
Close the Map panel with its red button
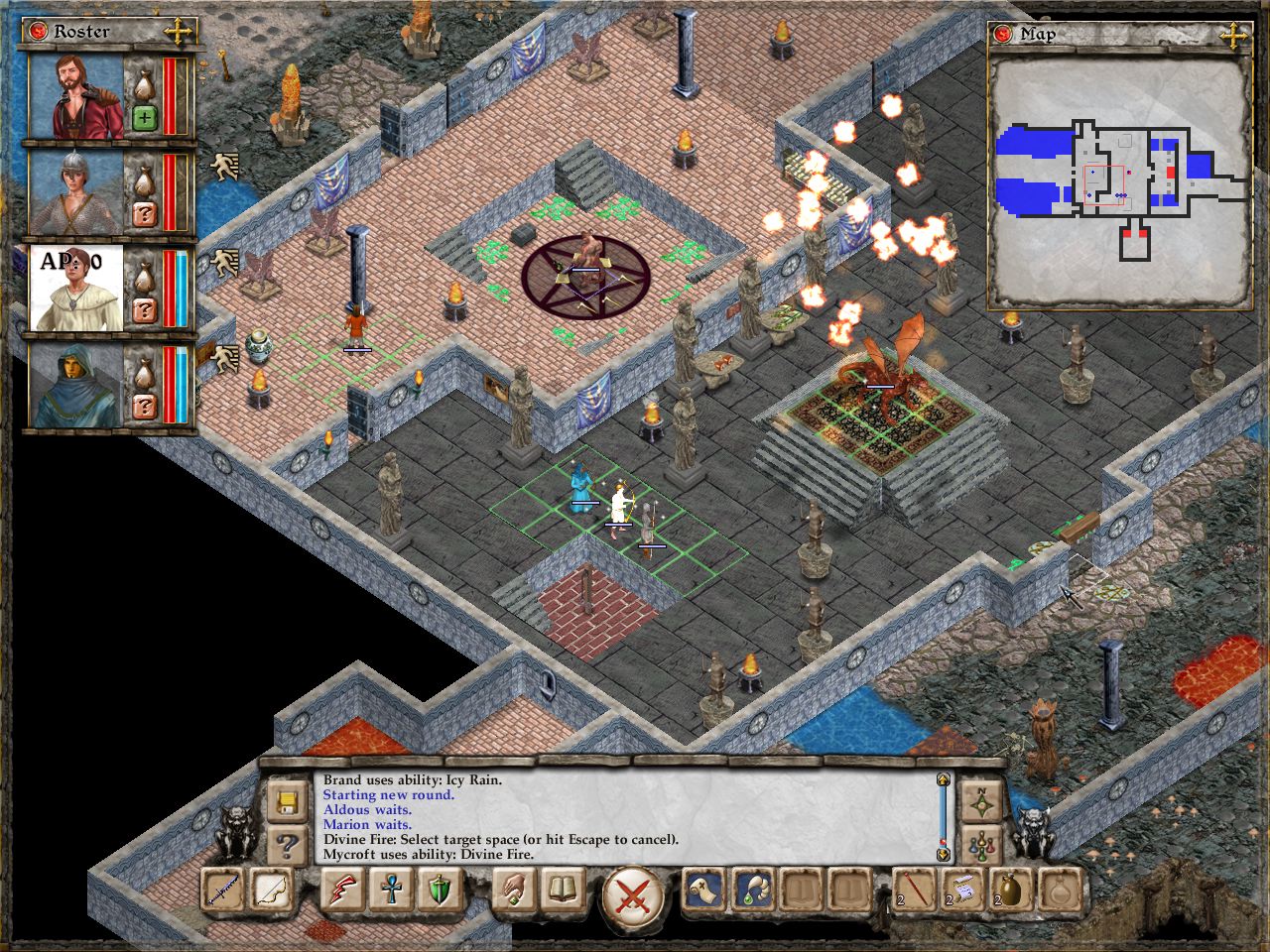1004,35
